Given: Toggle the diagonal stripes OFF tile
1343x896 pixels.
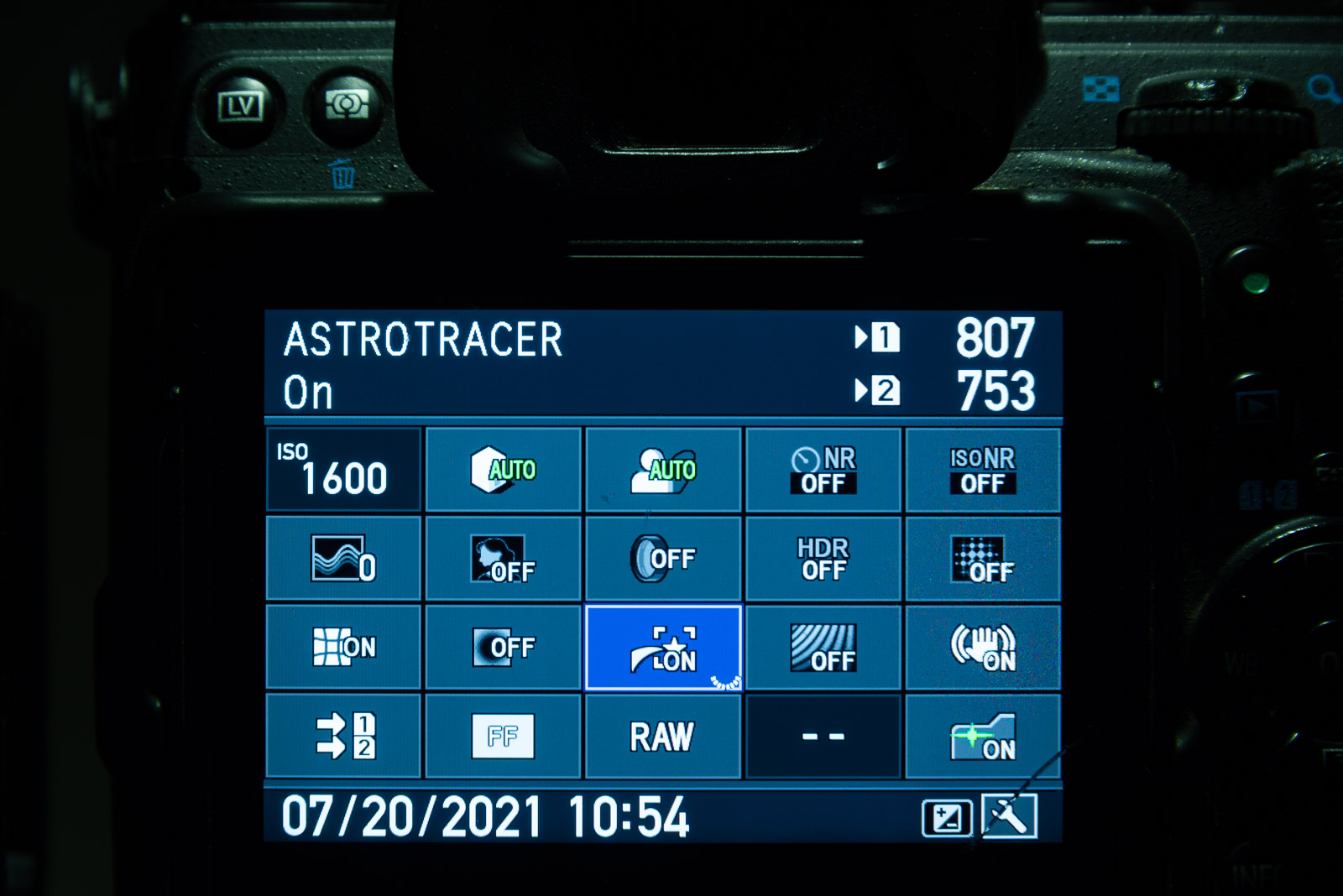Looking at the screenshot, I should click(823, 648).
